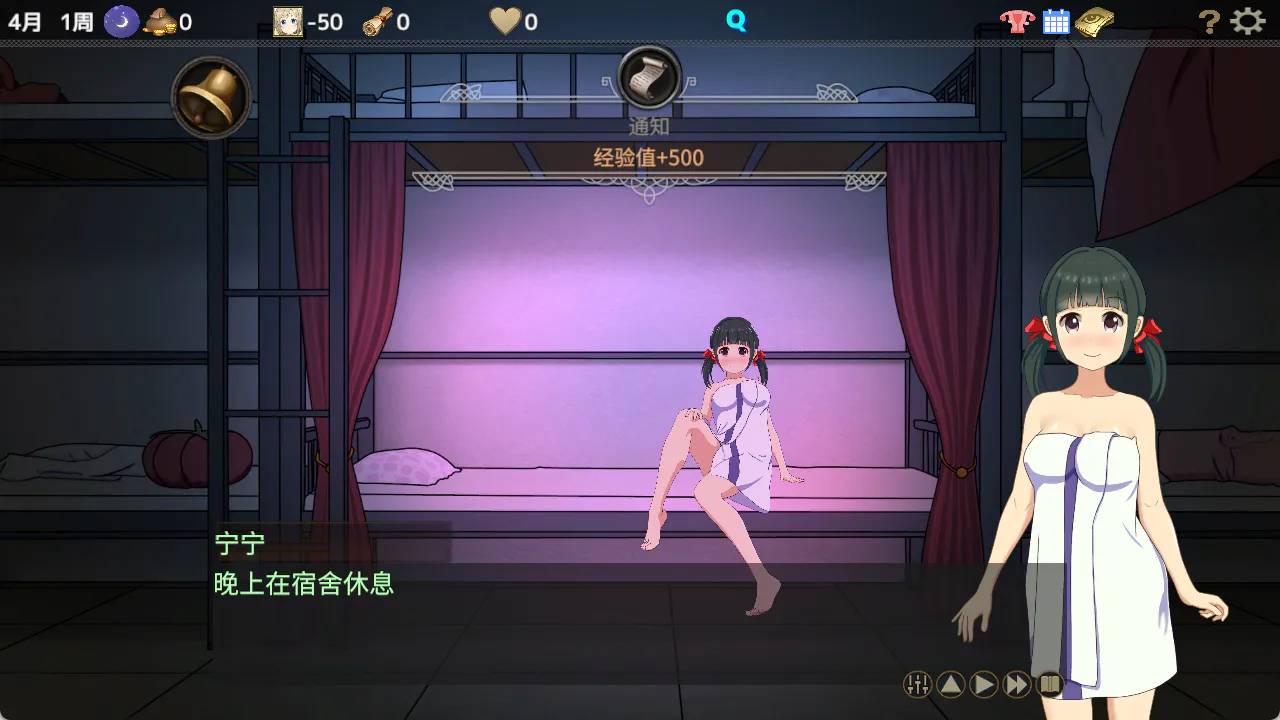
Task: Open the dialogue sliders options button
Action: tap(917, 684)
